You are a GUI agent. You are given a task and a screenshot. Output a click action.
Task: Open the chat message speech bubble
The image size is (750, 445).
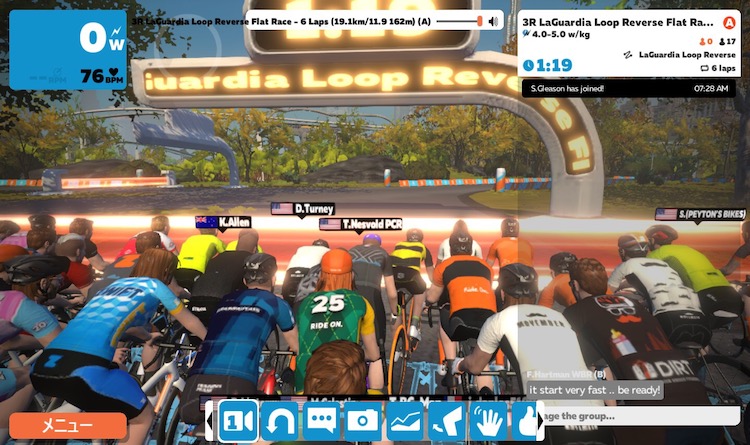pyautogui.click(x=321, y=421)
